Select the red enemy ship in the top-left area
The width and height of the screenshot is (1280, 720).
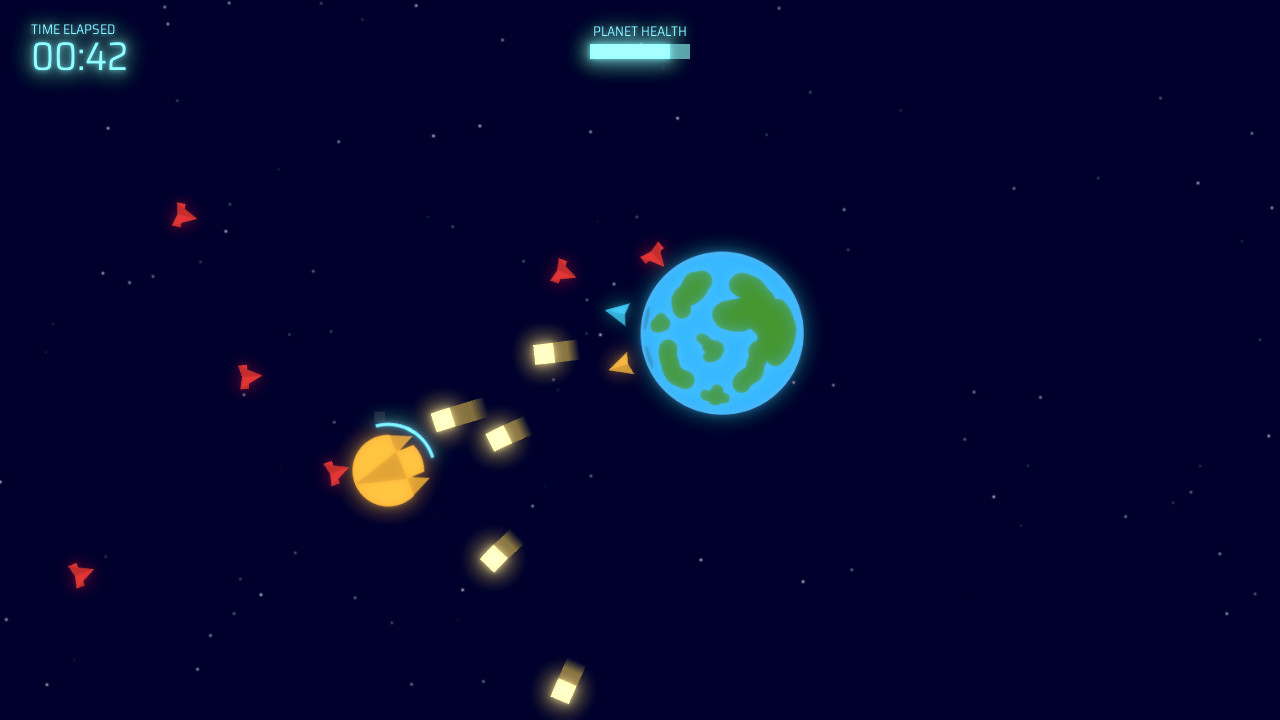[183, 214]
